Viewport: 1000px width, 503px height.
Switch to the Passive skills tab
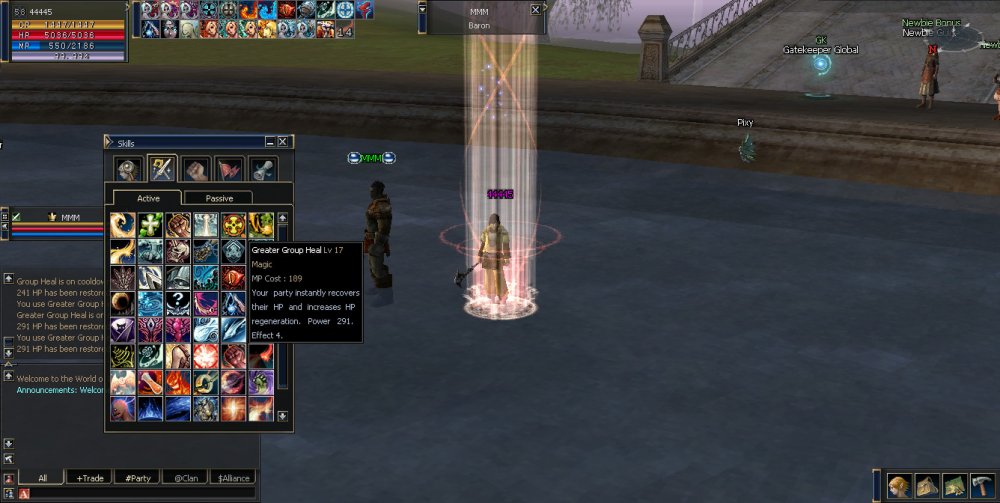coord(219,198)
